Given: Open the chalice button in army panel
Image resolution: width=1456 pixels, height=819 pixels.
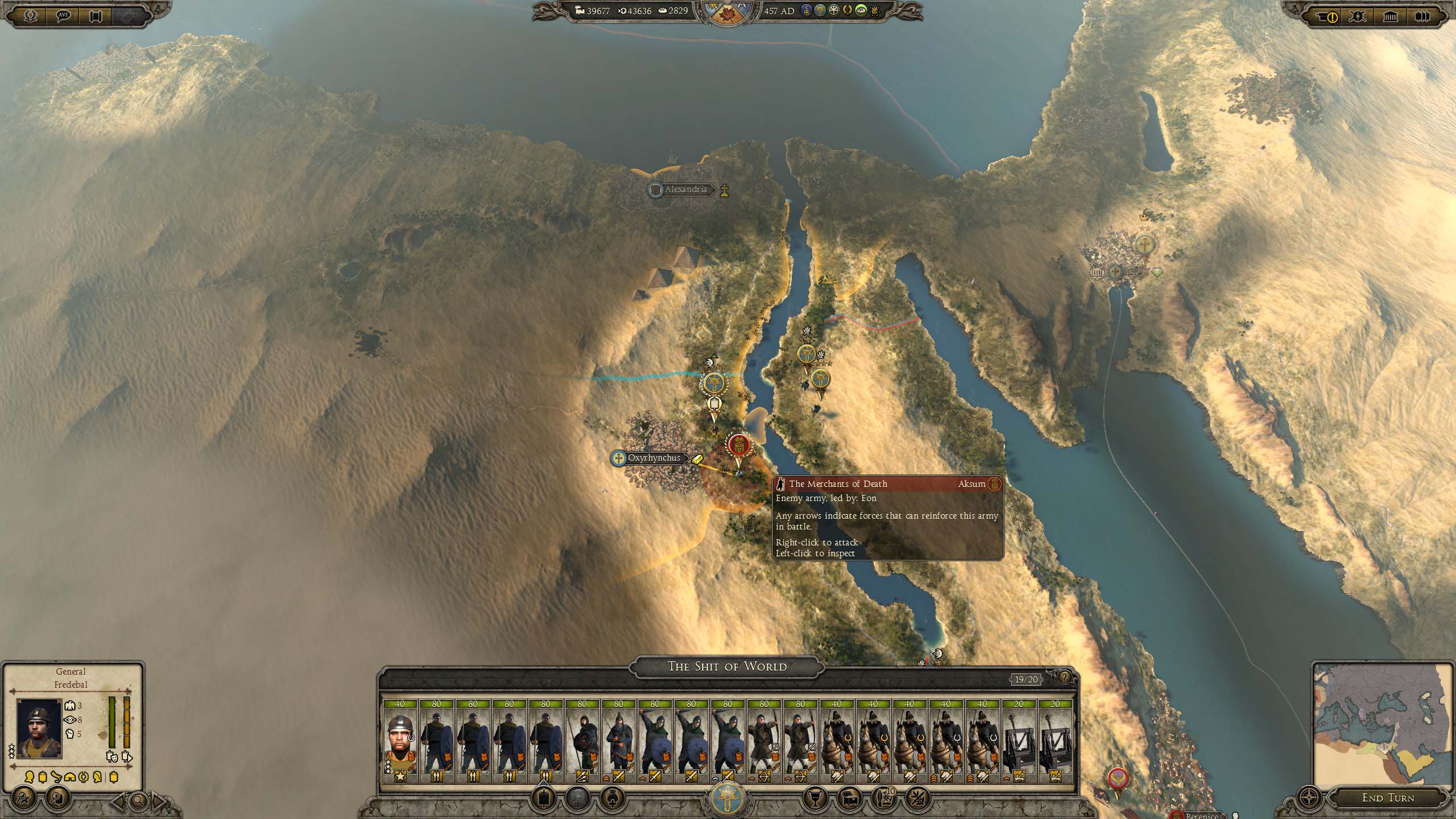Looking at the screenshot, I should coord(814,798).
